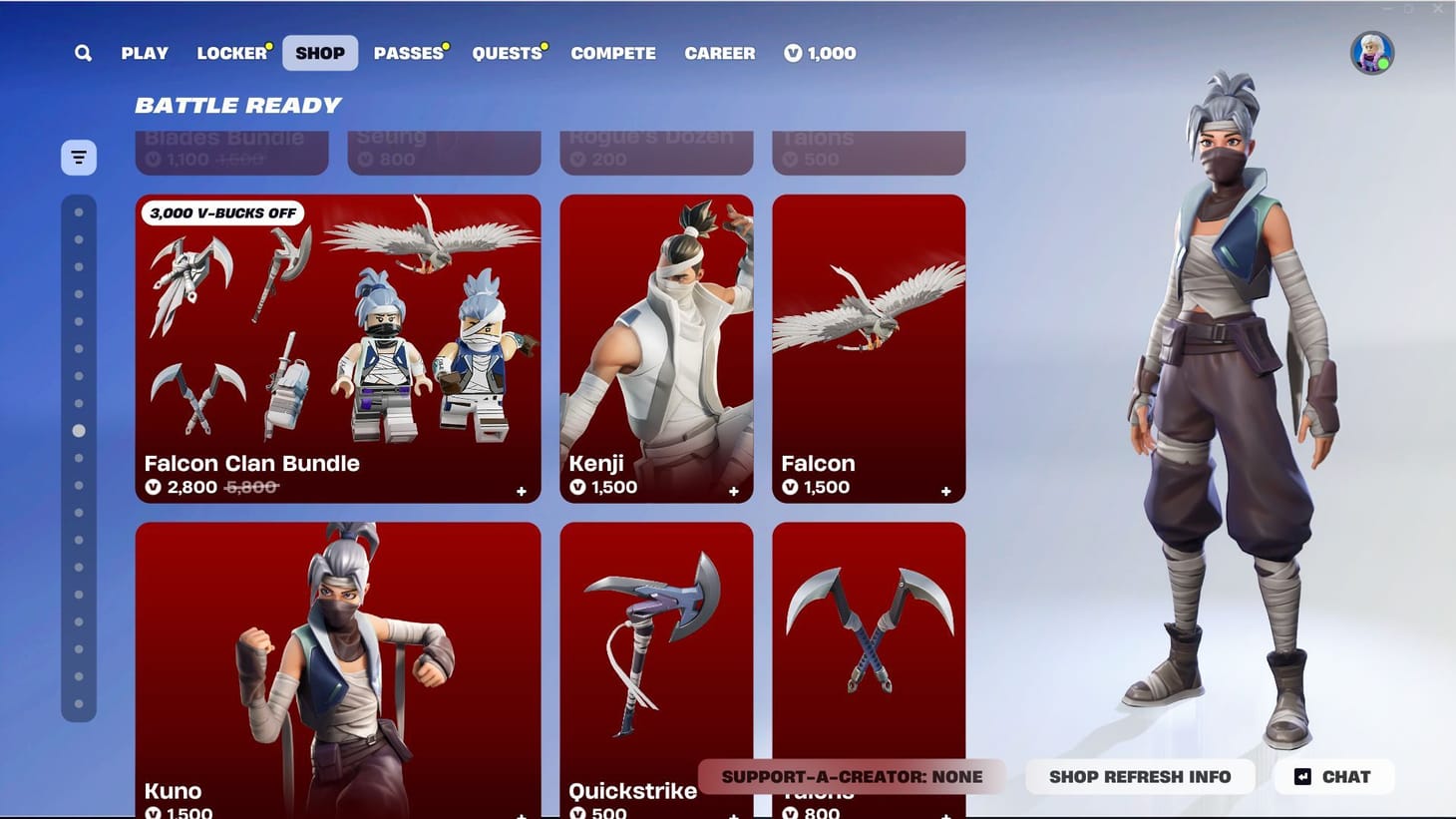This screenshot has width=1456, height=819.
Task: Open the COMPETE section
Action: [x=613, y=53]
